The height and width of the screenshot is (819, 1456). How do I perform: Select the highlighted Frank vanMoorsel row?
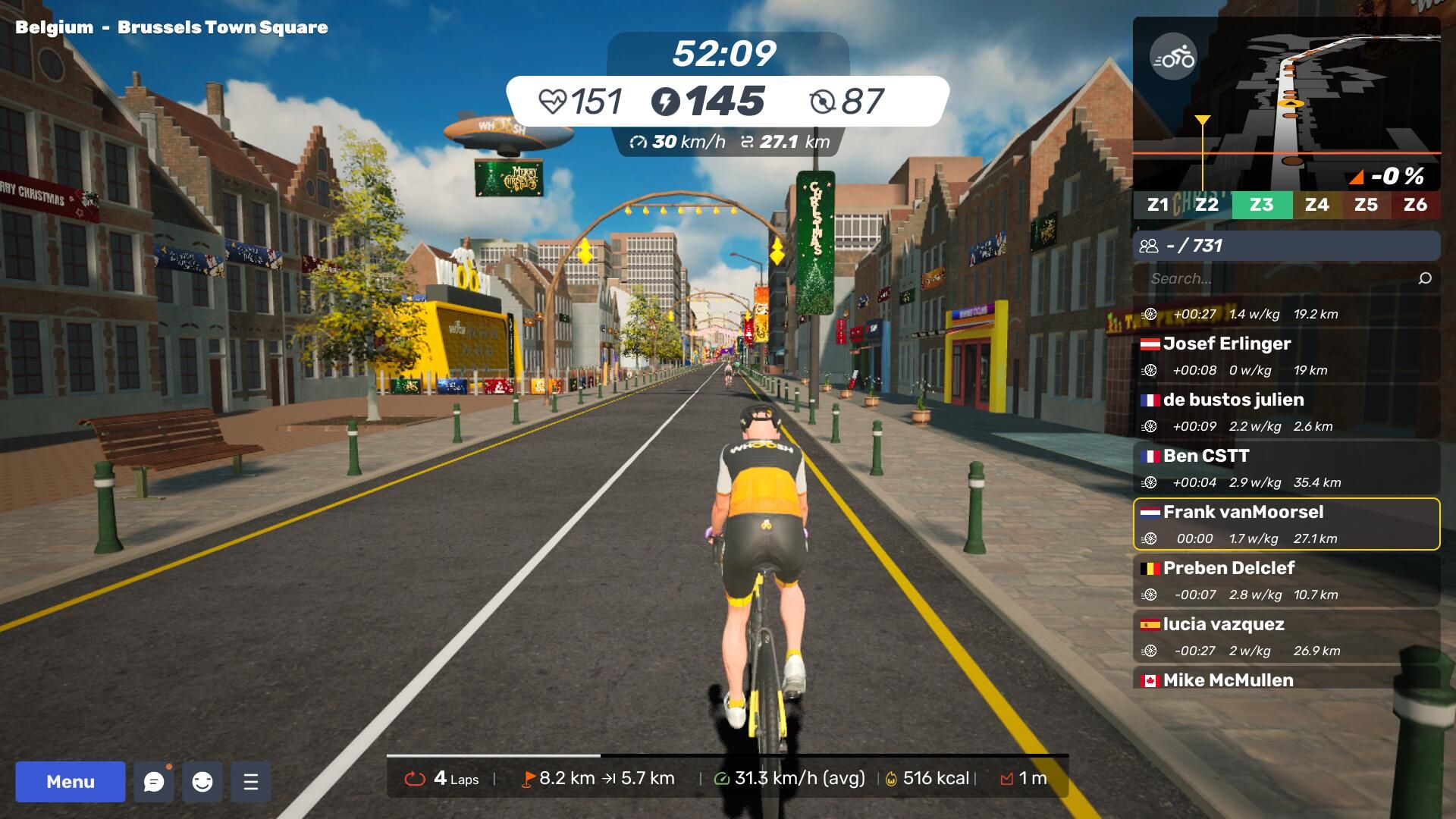1286,524
